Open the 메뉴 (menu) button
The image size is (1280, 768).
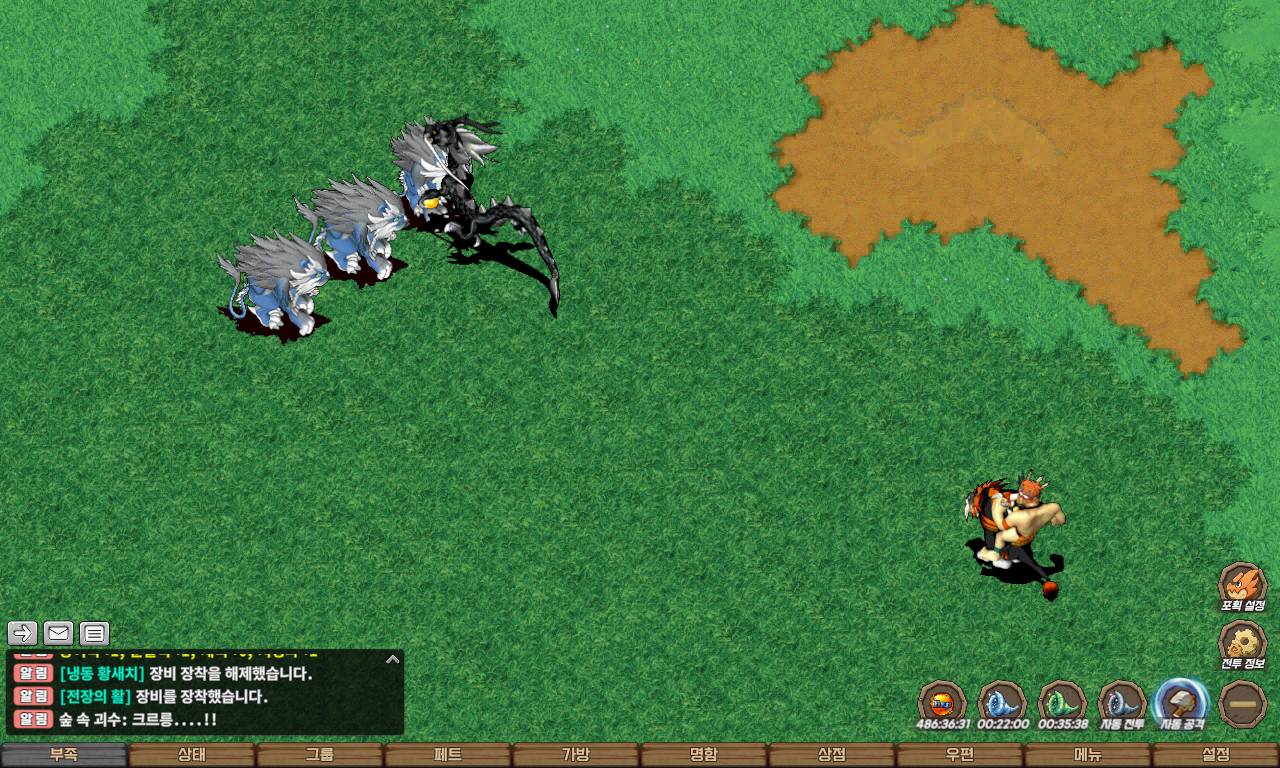point(1088,755)
